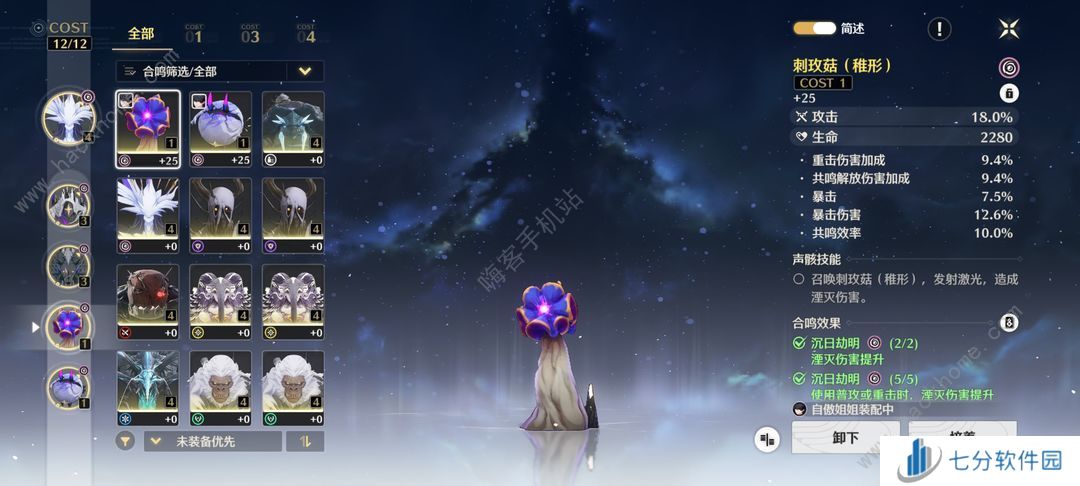The height and width of the screenshot is (486, 1080).
Task: Select the bottom equipped slot in the left column
Action: tap(68, 387)
